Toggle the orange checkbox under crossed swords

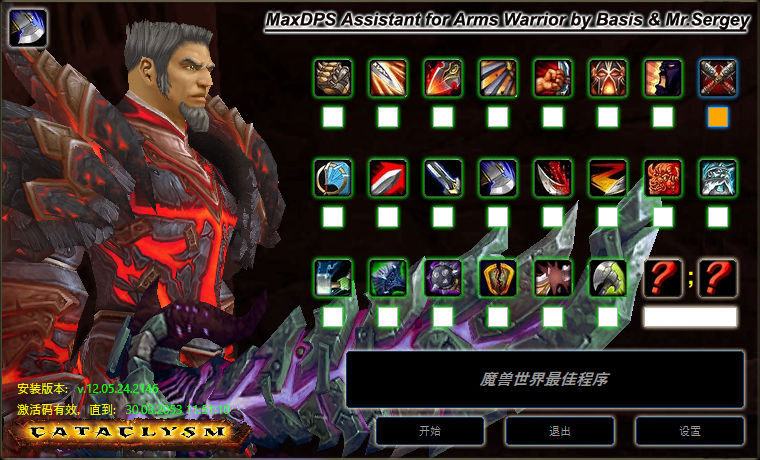(x=718, y=117)
